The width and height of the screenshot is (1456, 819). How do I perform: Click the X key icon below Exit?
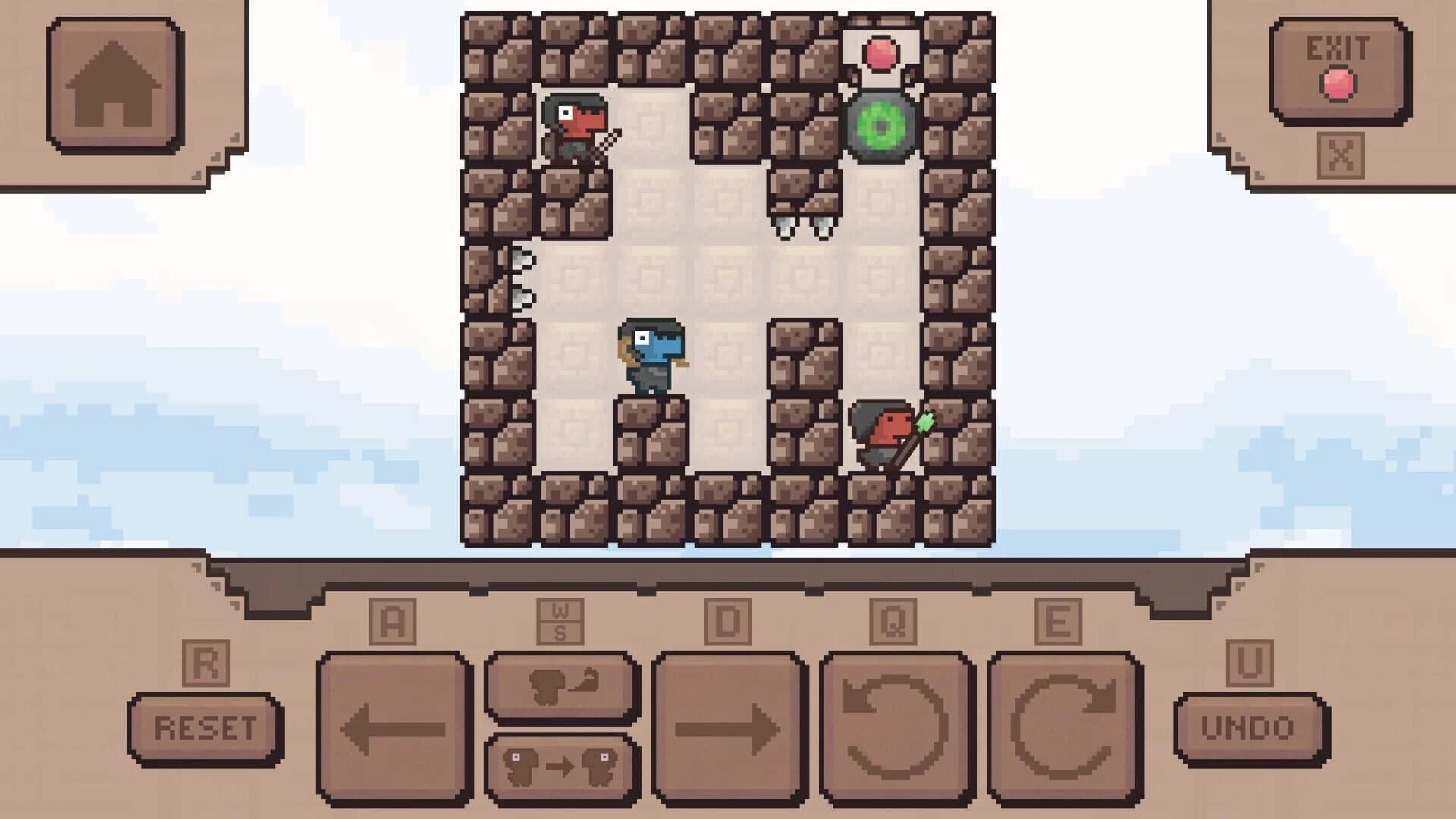(x=1342, y=155)
